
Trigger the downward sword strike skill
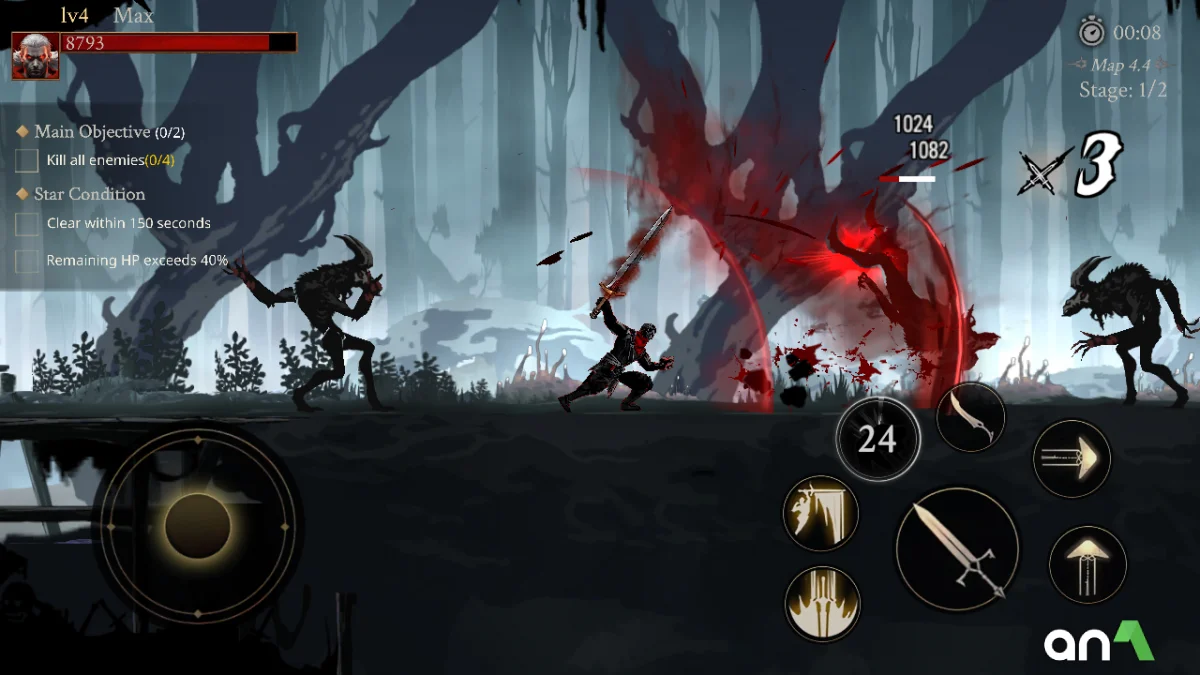[x=822, y=603]
